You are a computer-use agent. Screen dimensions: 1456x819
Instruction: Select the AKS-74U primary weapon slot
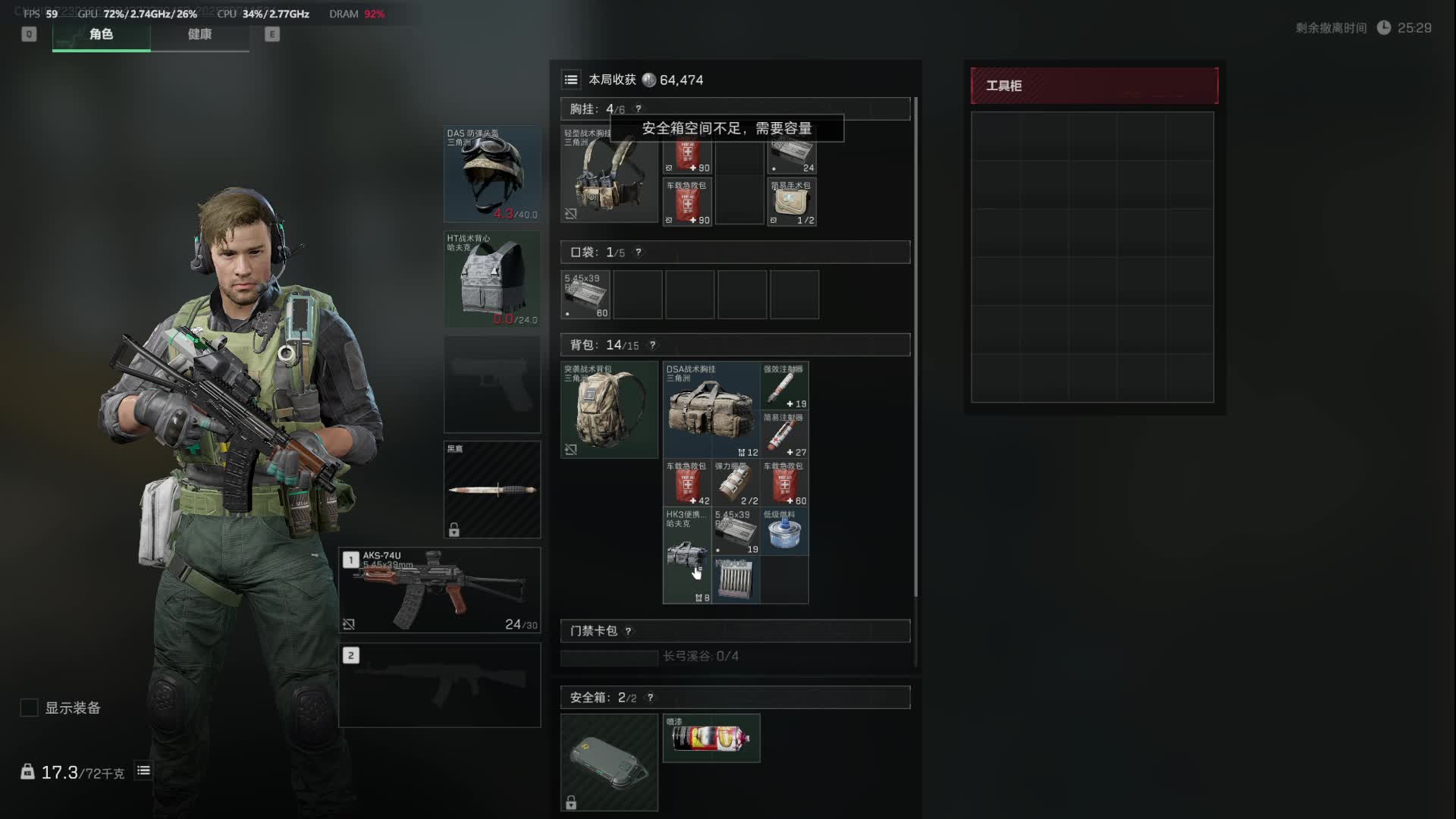440,590
